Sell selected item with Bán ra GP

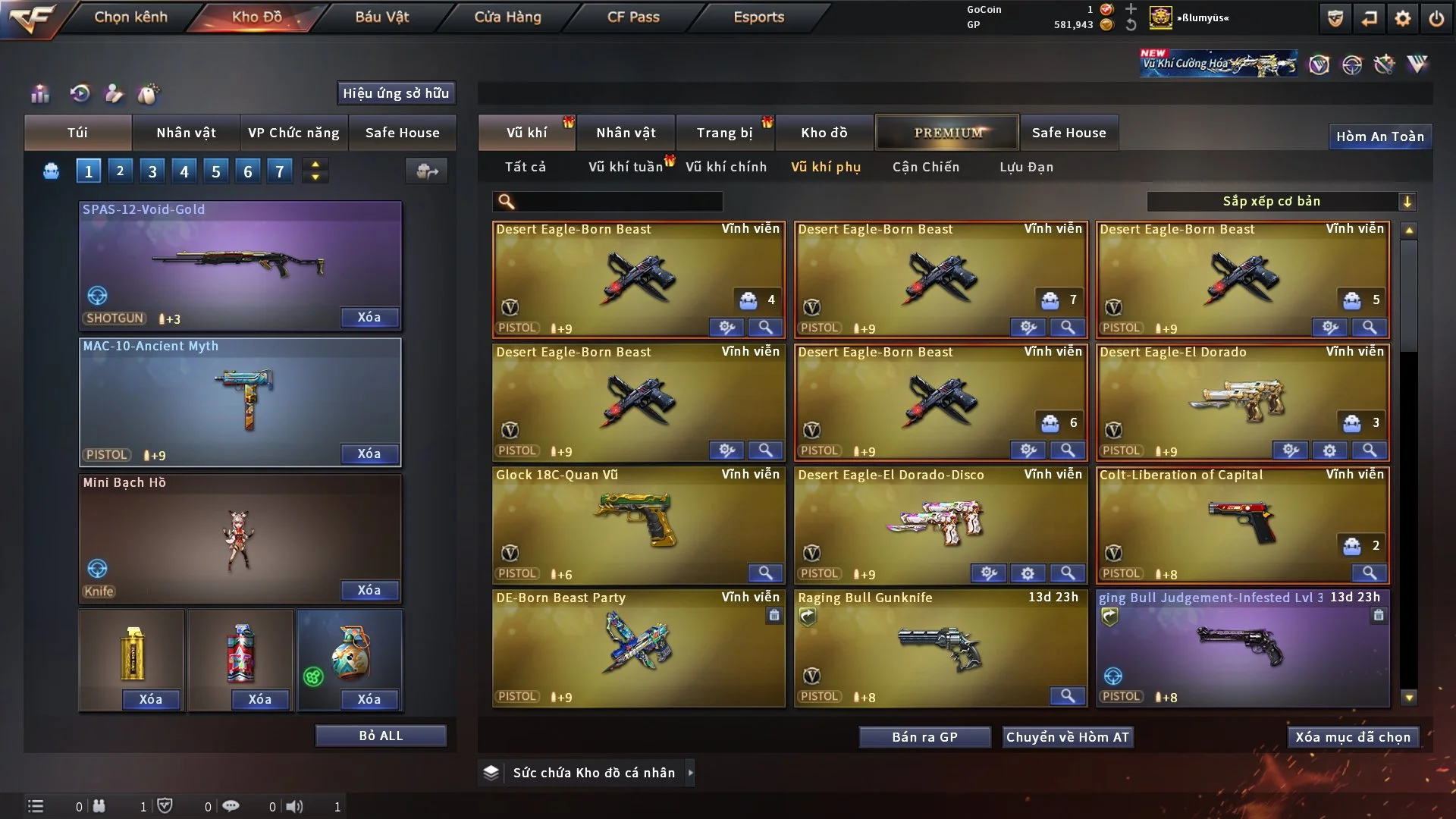[x=924, y=737]
